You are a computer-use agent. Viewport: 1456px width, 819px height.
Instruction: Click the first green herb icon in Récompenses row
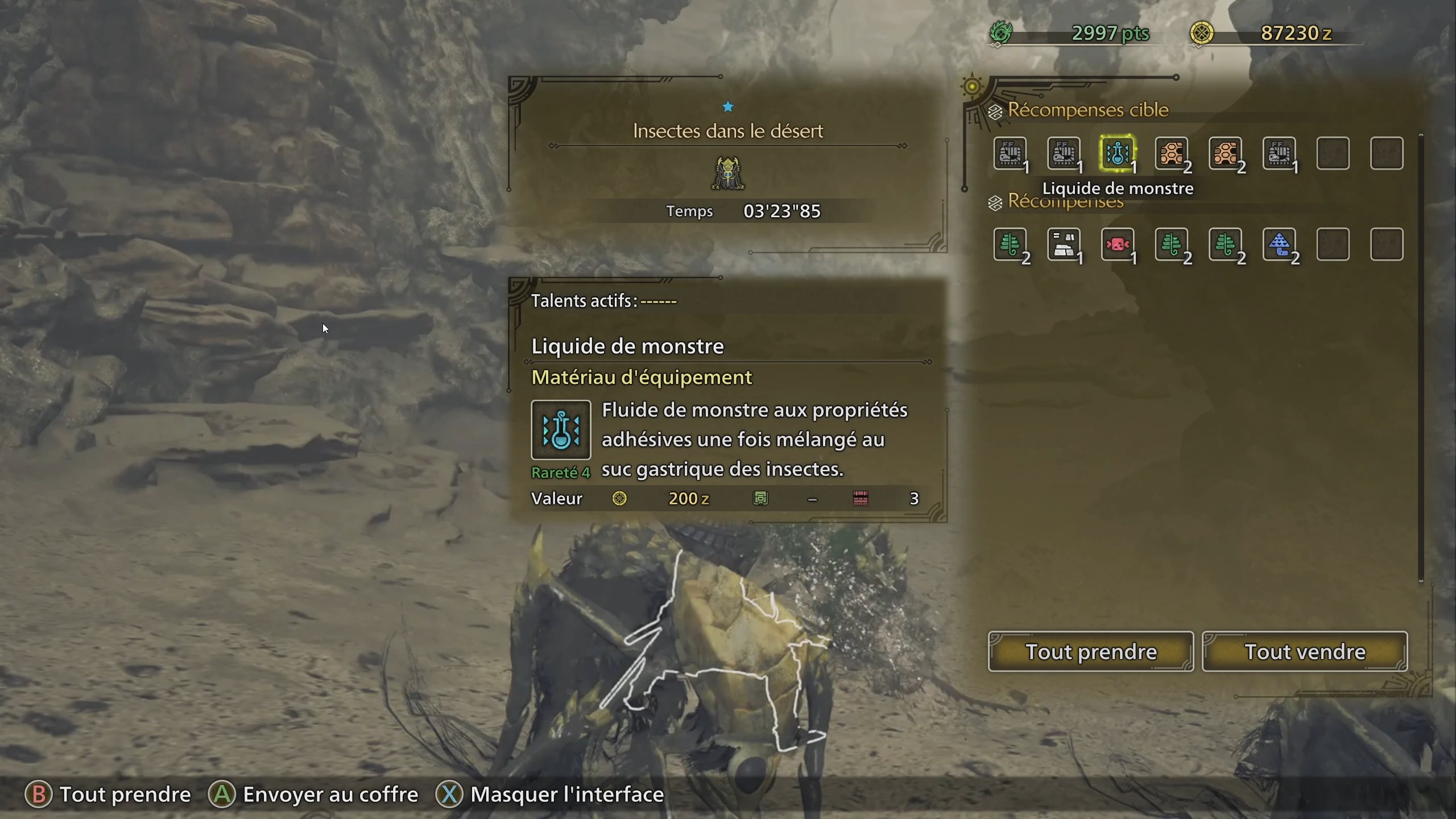(x=1010, y=245)
